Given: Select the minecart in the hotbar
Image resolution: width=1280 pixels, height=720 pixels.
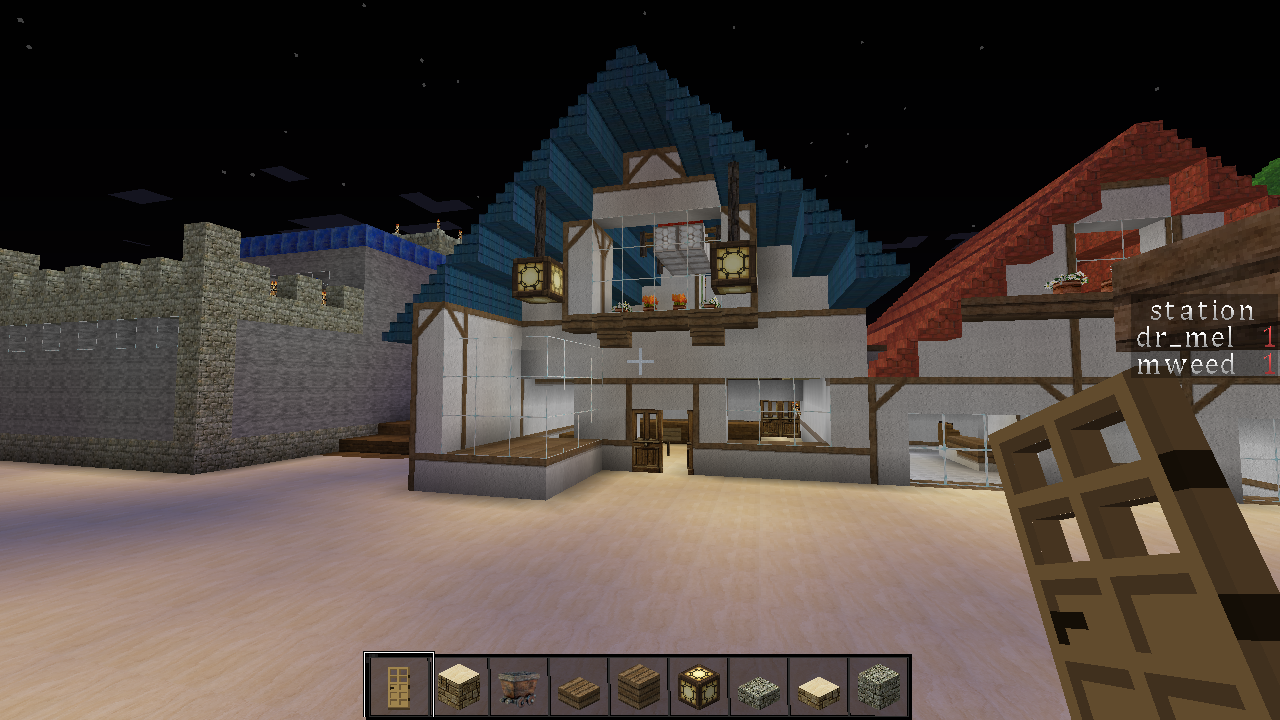Looking at the screenshot, I should pyautogui.click(x=519, y=686).
